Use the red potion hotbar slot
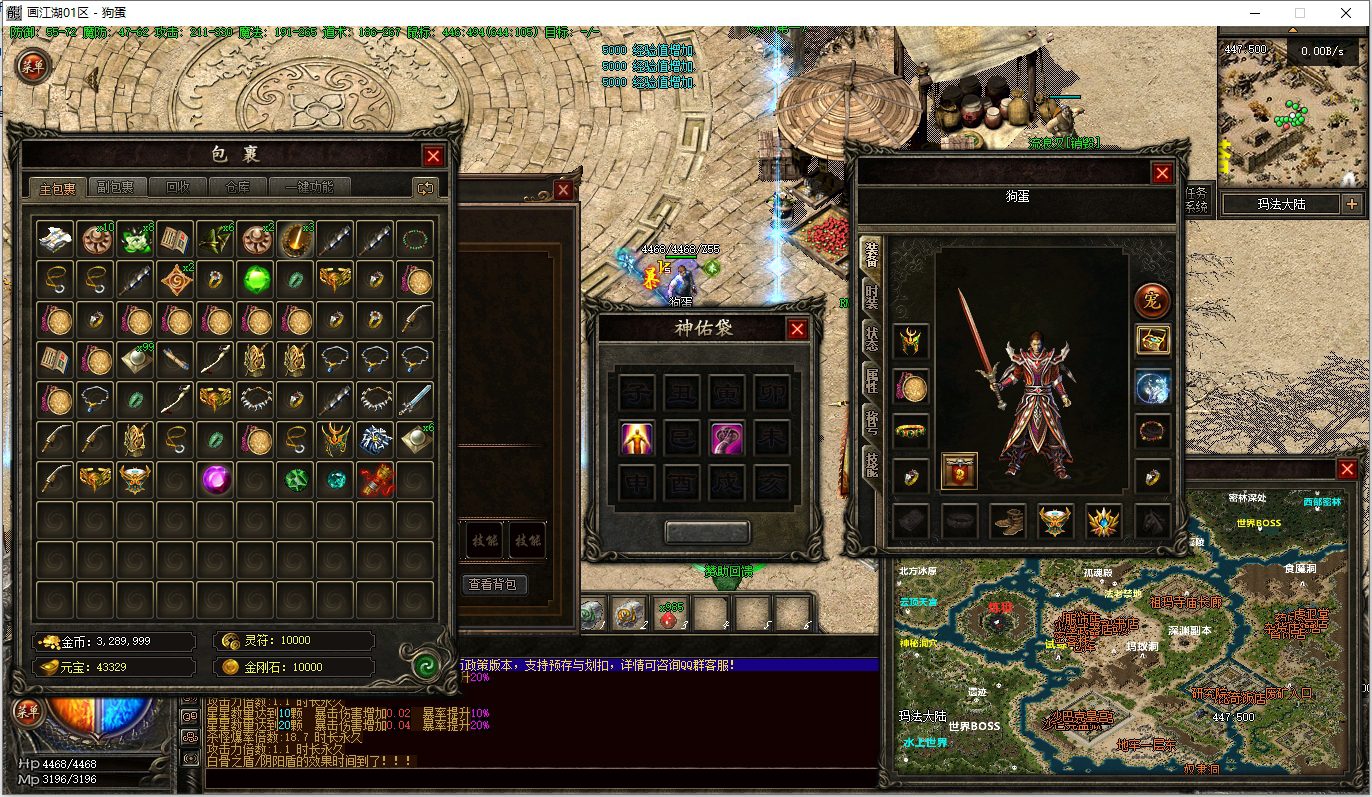 [671, 611]
